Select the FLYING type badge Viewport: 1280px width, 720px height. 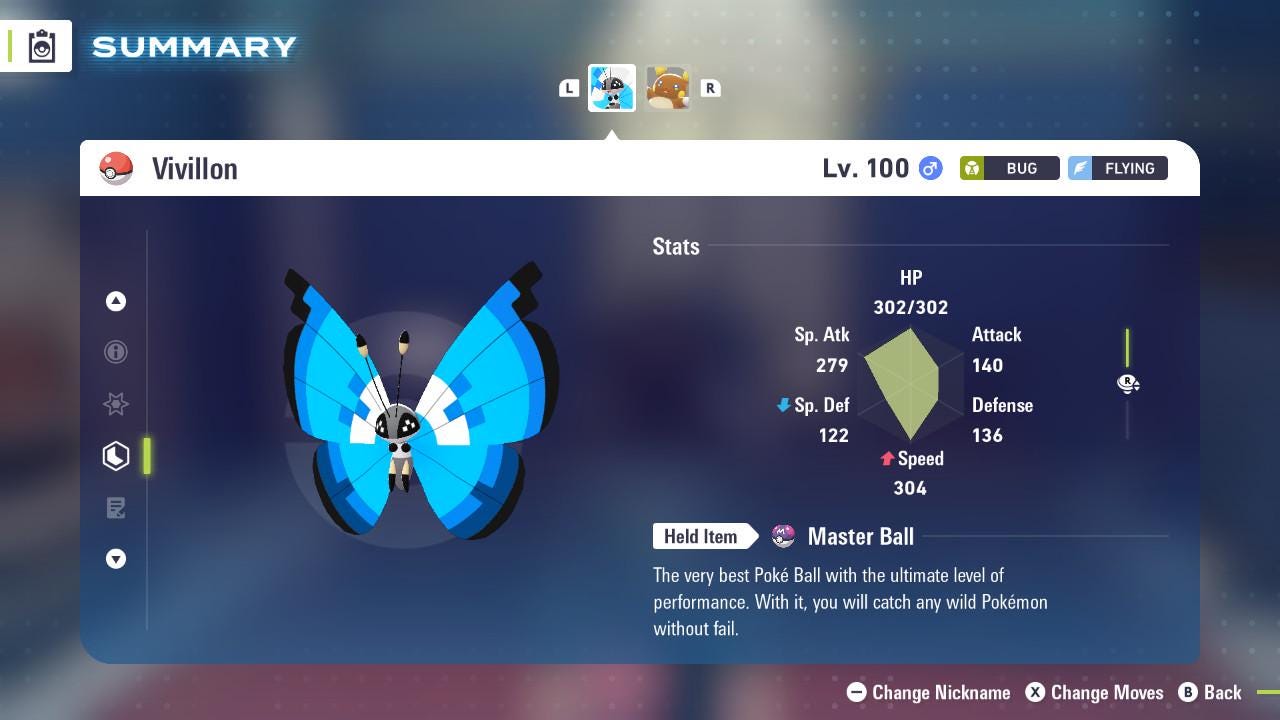point(1117,168)
